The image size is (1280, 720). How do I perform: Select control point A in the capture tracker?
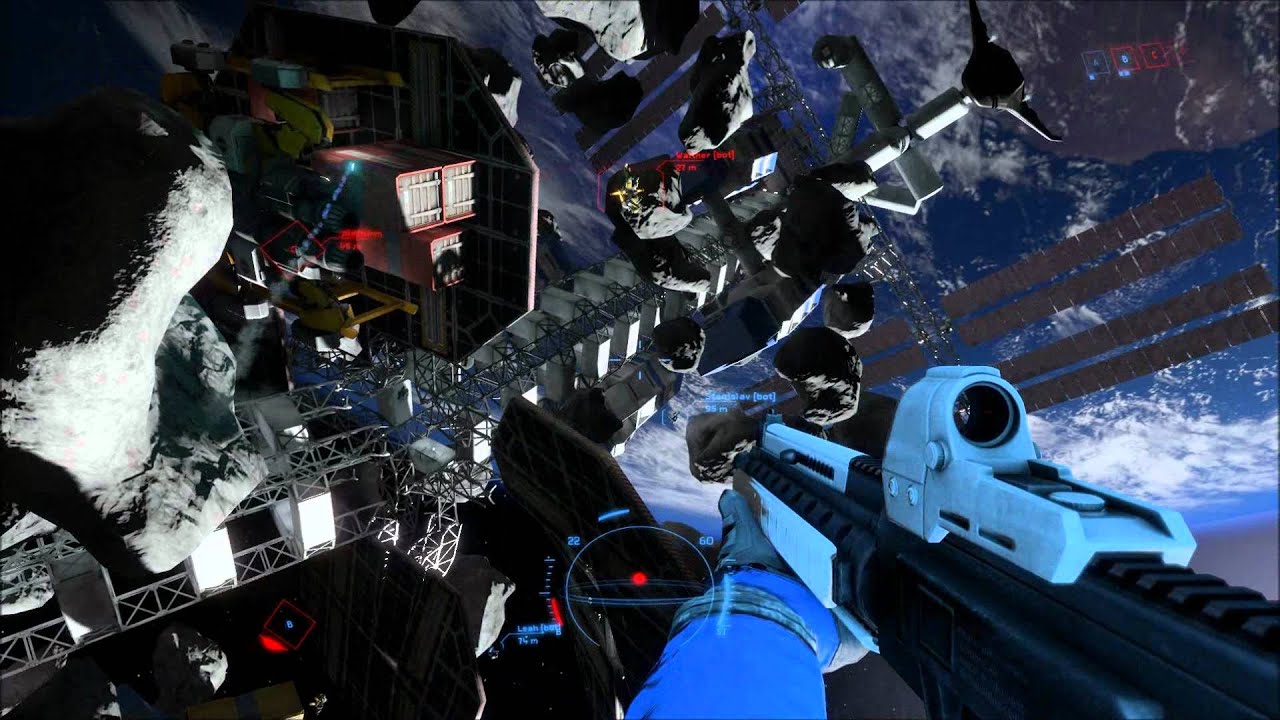tap(1095, 62)
